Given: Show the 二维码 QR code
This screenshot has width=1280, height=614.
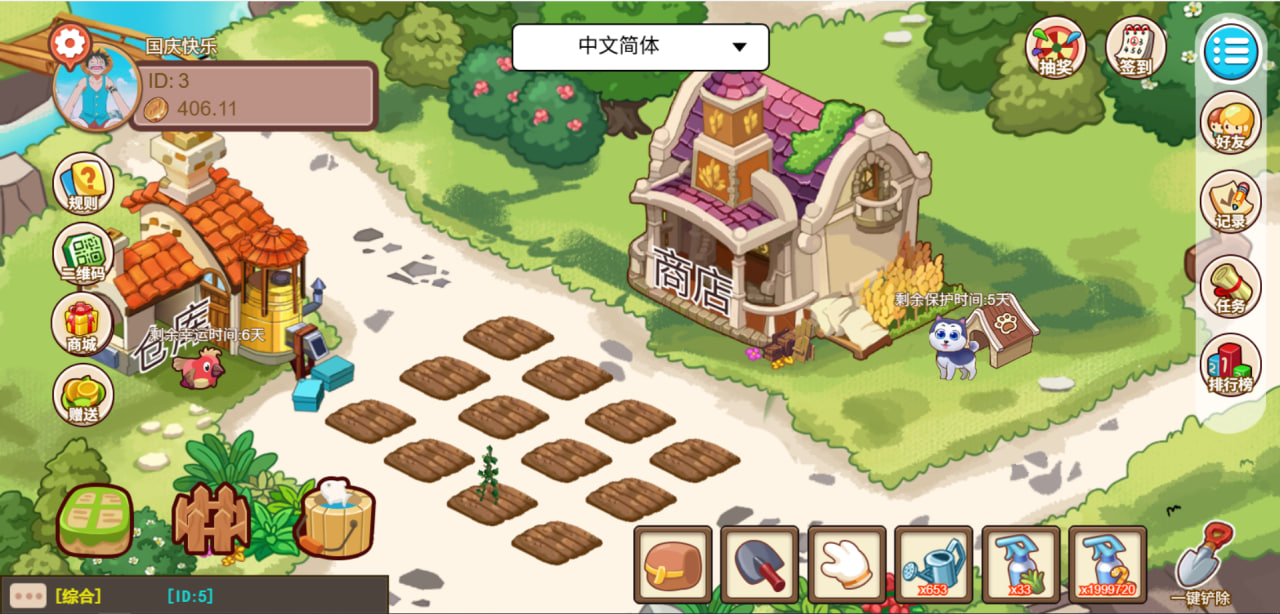Looking at the screenshot, I should point(83,253).
